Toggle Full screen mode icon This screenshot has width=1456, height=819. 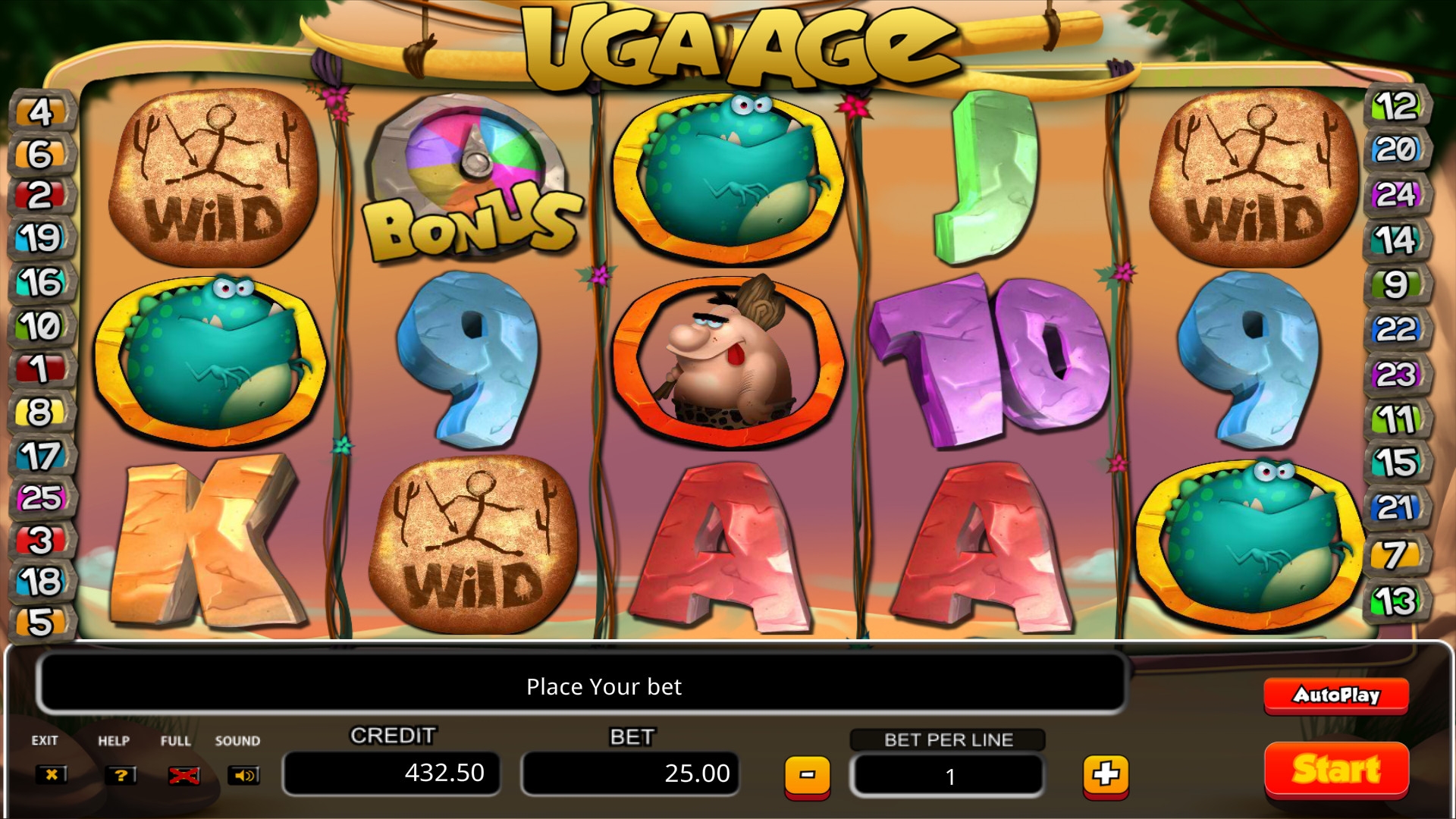click(184, 775)
